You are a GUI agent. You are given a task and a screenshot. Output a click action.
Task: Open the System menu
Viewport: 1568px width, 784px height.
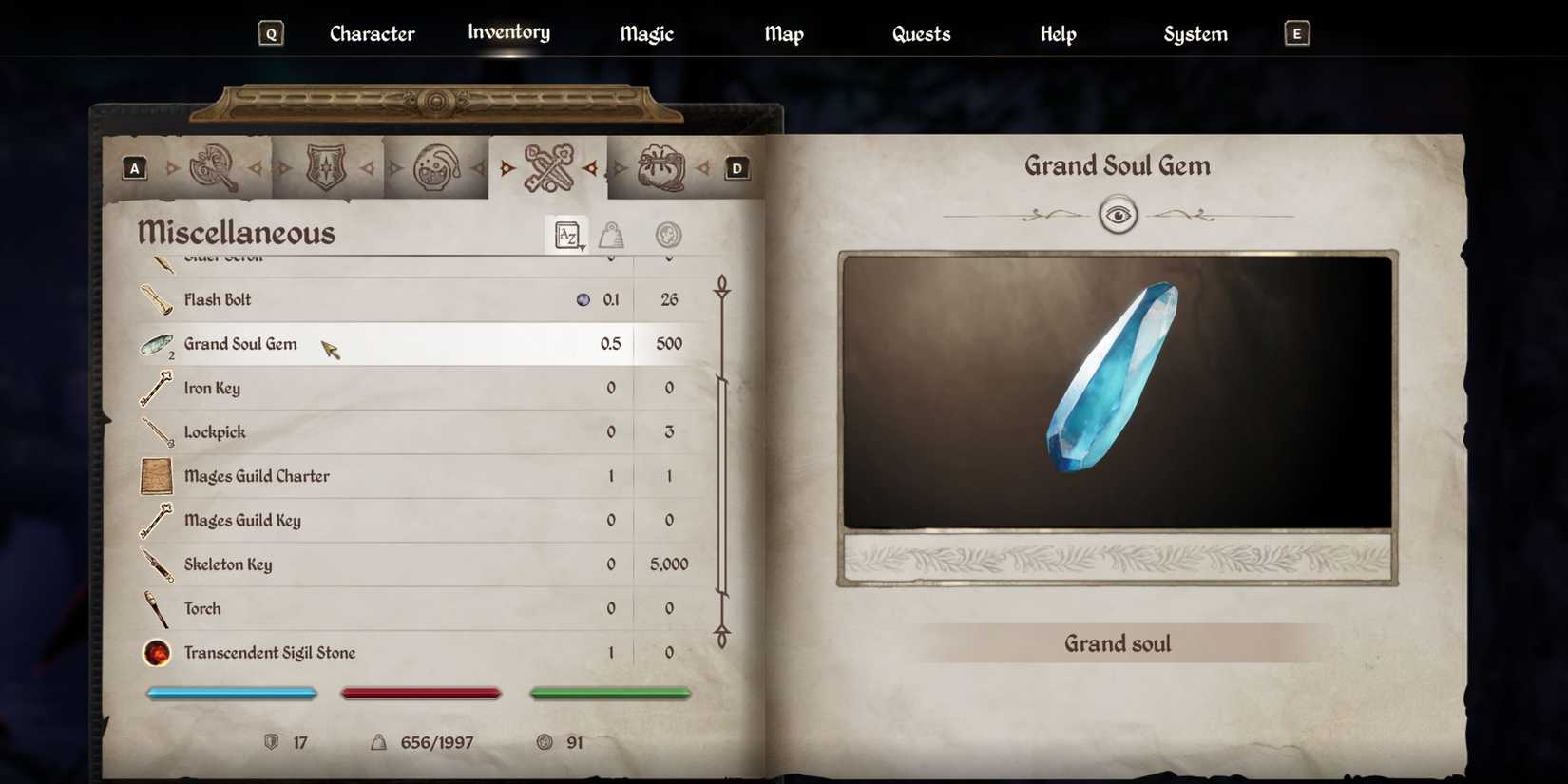(x=1195, y=33)
